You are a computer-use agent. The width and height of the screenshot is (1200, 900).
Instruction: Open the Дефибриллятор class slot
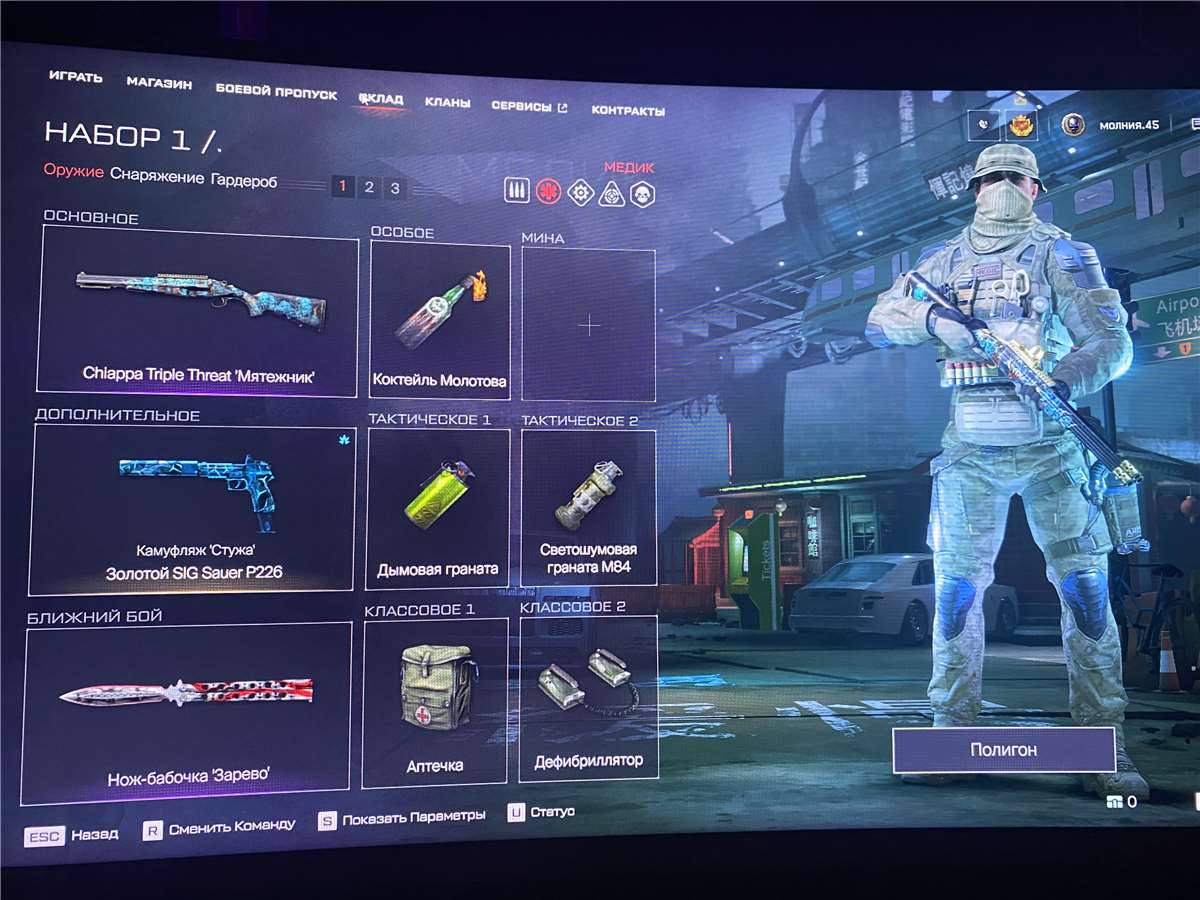588,698
